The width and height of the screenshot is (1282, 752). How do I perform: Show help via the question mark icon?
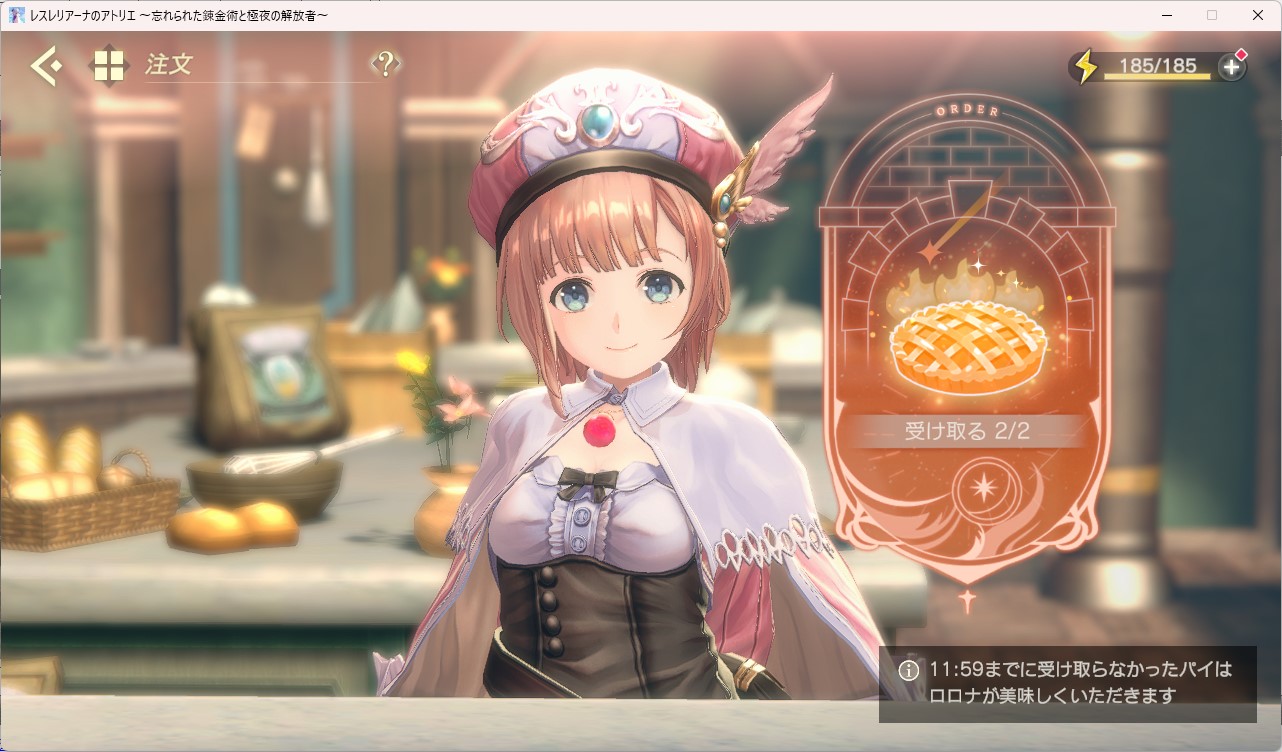click(385, 65)
